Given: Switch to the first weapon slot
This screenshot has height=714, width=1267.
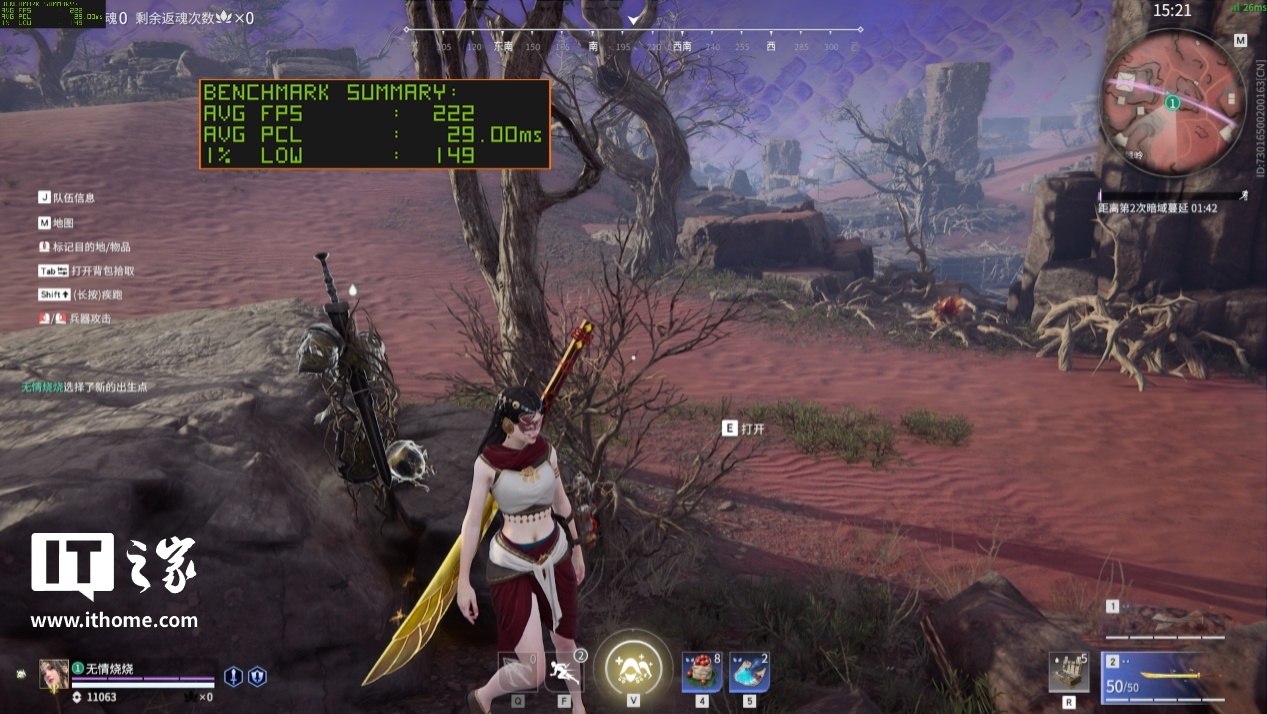Looking at the screenshot, I should tap(1165, 624).
